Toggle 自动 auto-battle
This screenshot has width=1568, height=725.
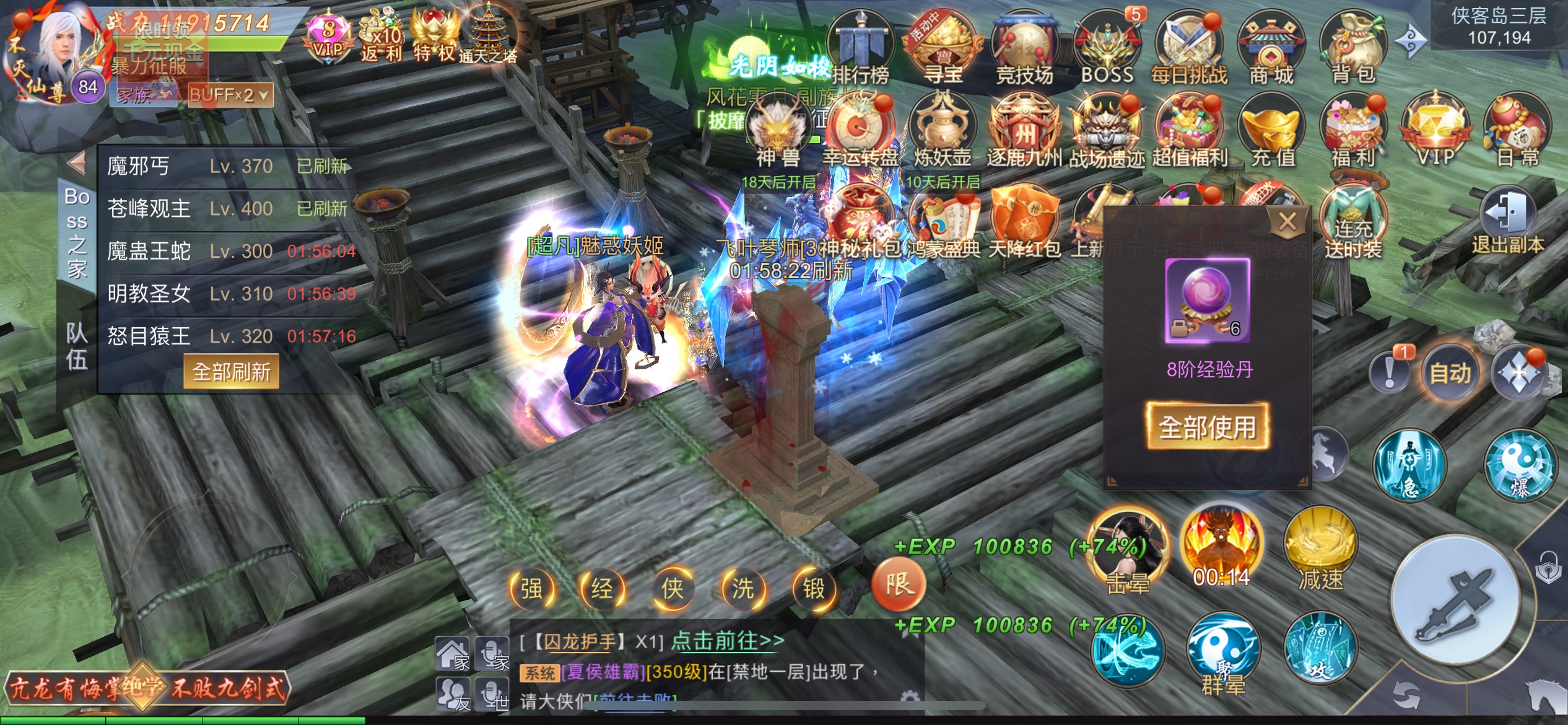point(1450,372)
